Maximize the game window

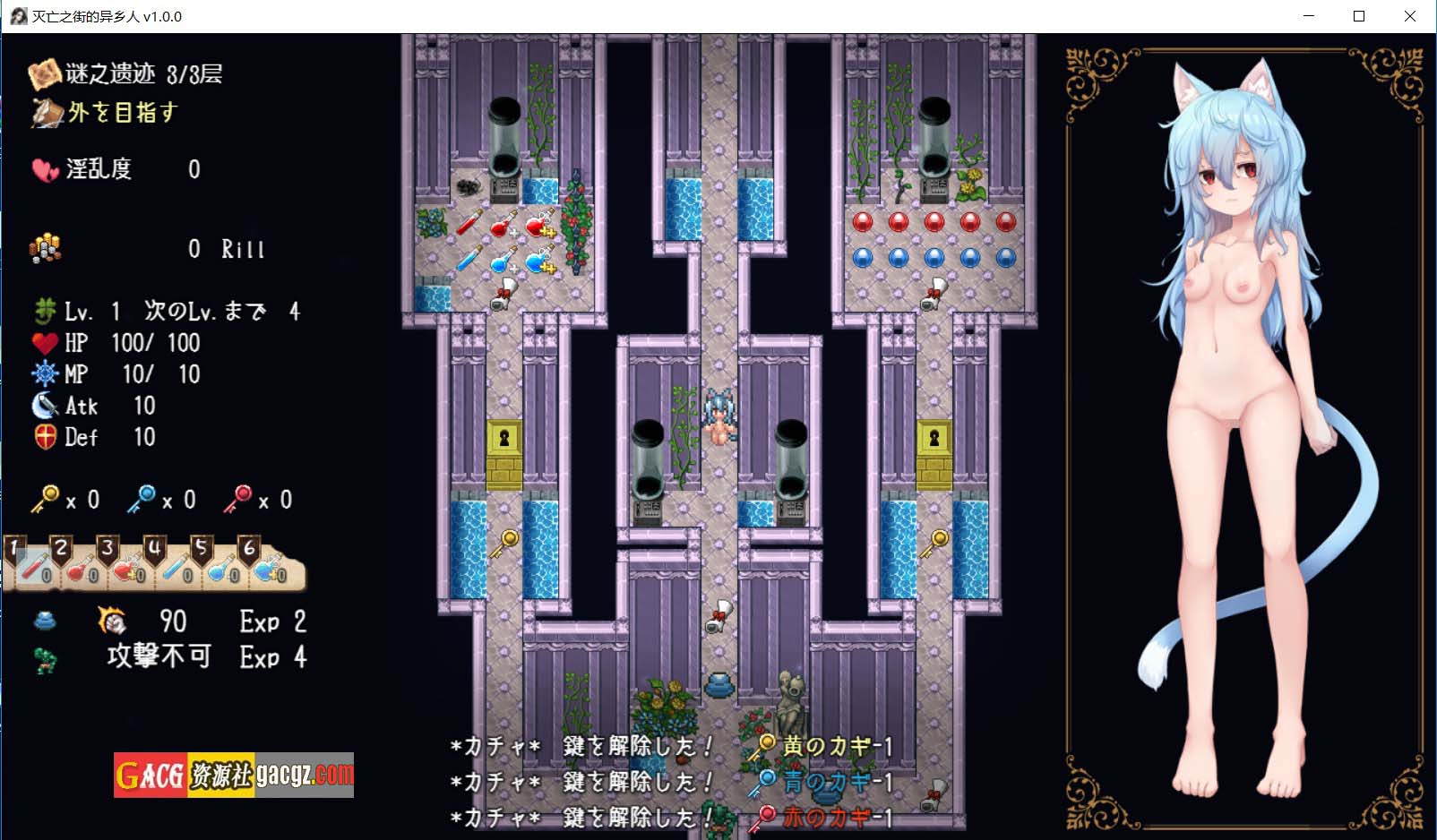[x=1359, y=16]
